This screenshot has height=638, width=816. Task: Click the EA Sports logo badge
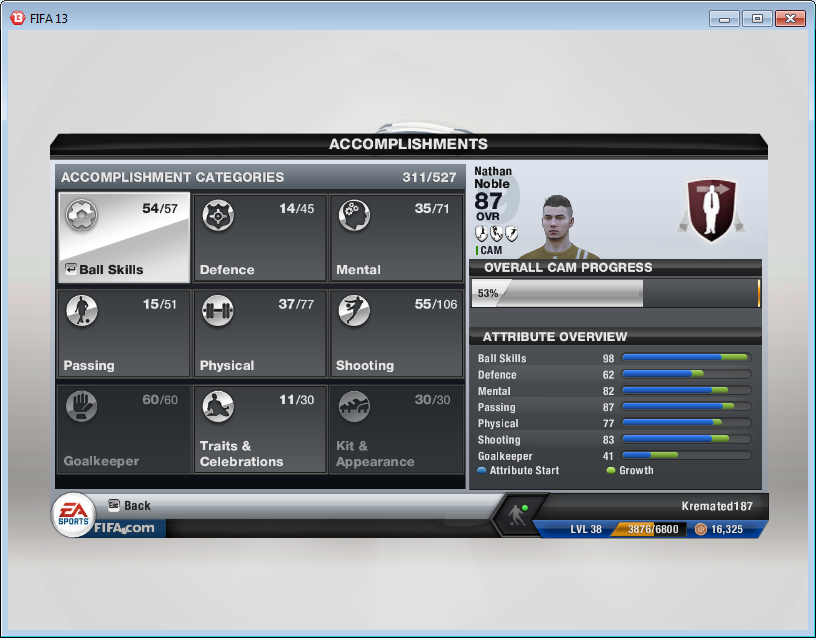[x=73, y=516]
